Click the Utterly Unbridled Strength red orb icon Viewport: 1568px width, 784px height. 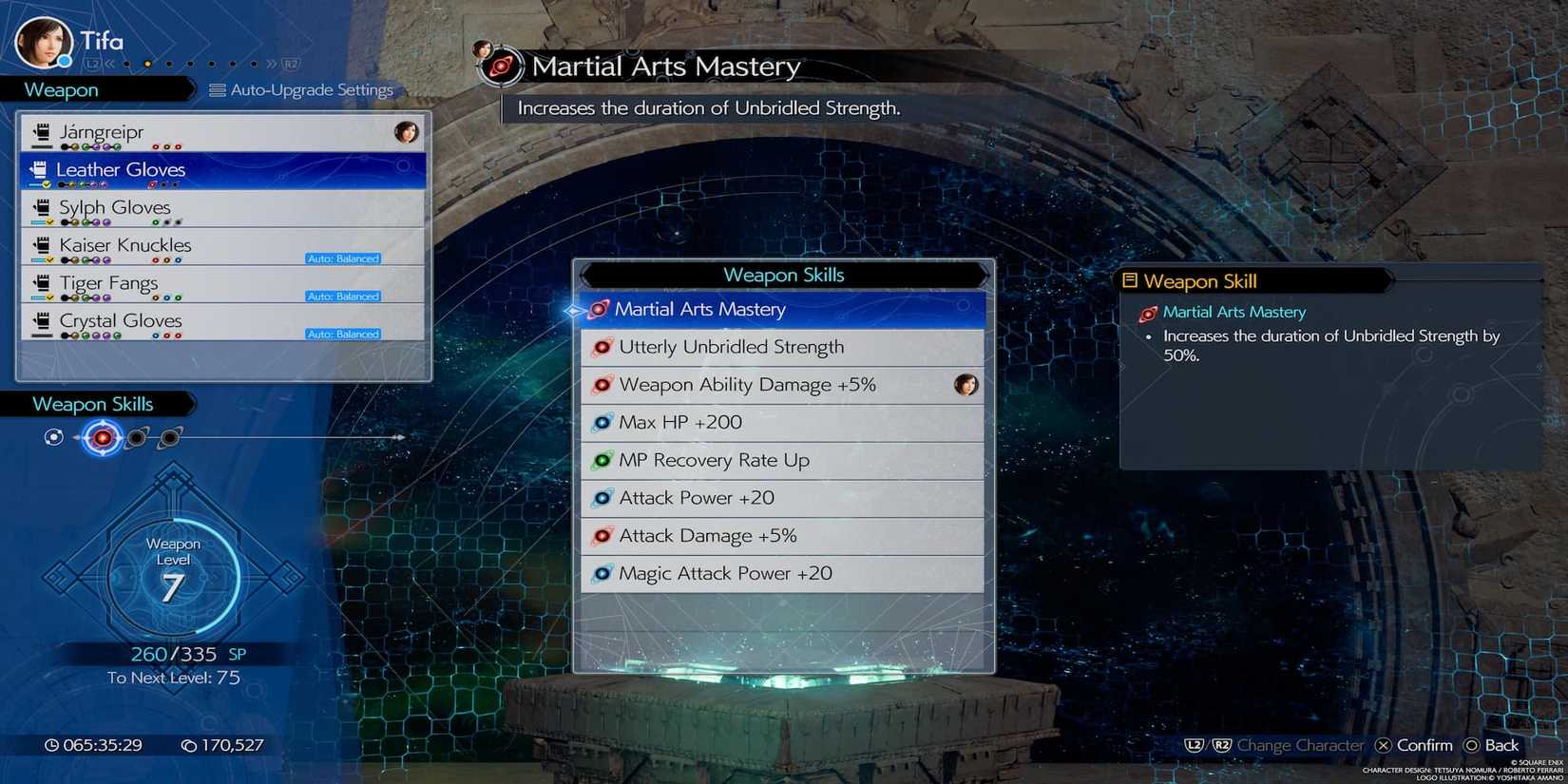coord(603,347)
